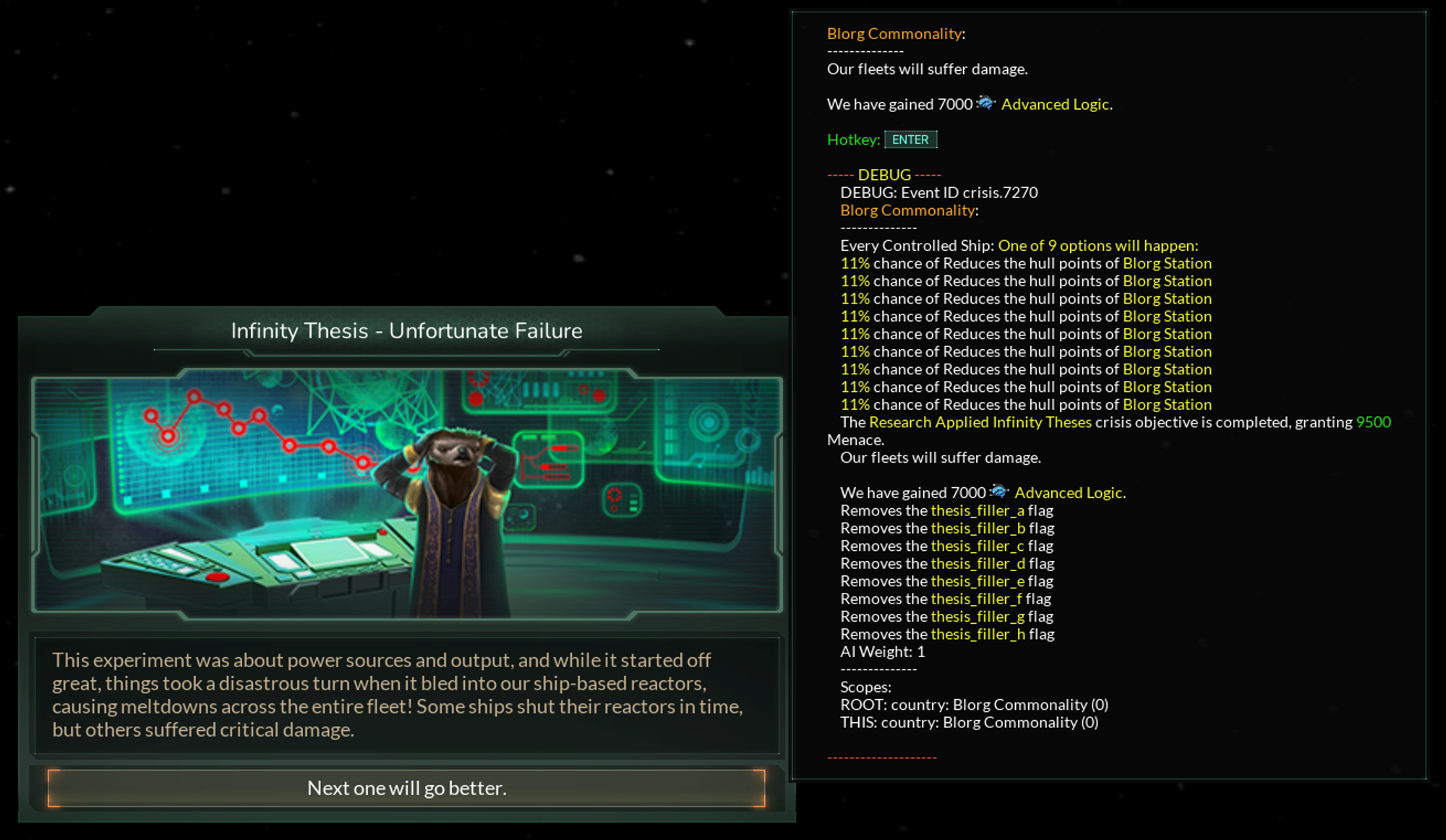Screen dimensions: 1446x840
Task: Click the 9500 Menace reward value
Action: tap(1373, 422)
